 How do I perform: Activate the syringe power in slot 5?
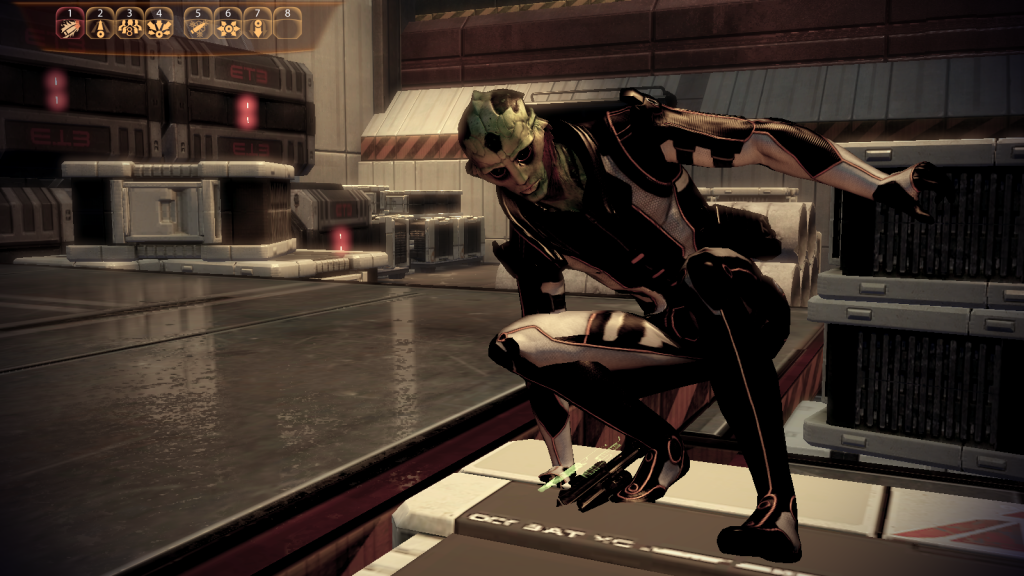coord(199,24)
